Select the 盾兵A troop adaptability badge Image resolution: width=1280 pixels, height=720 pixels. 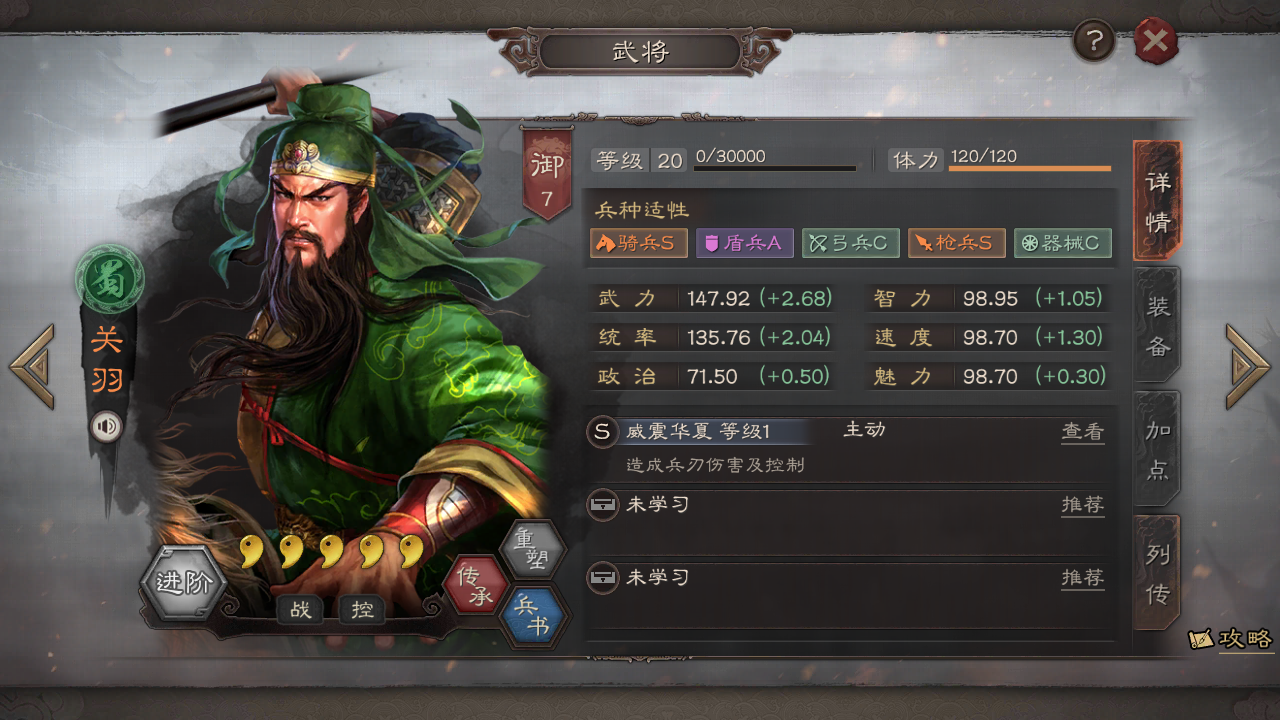(745, 243)
